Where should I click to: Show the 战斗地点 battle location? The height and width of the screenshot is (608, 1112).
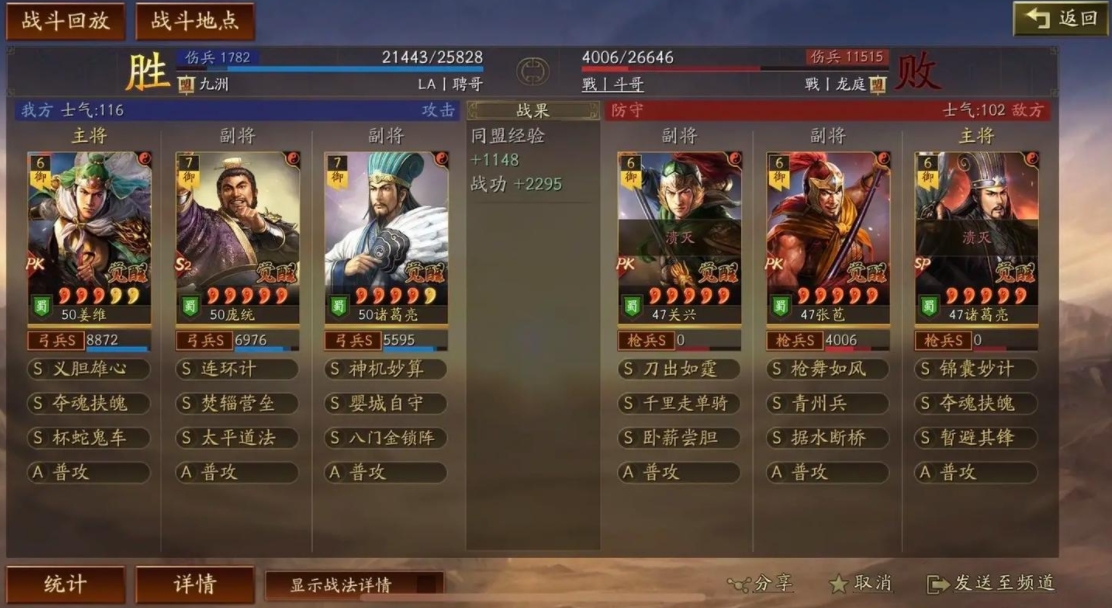click(x=195, y=21)
